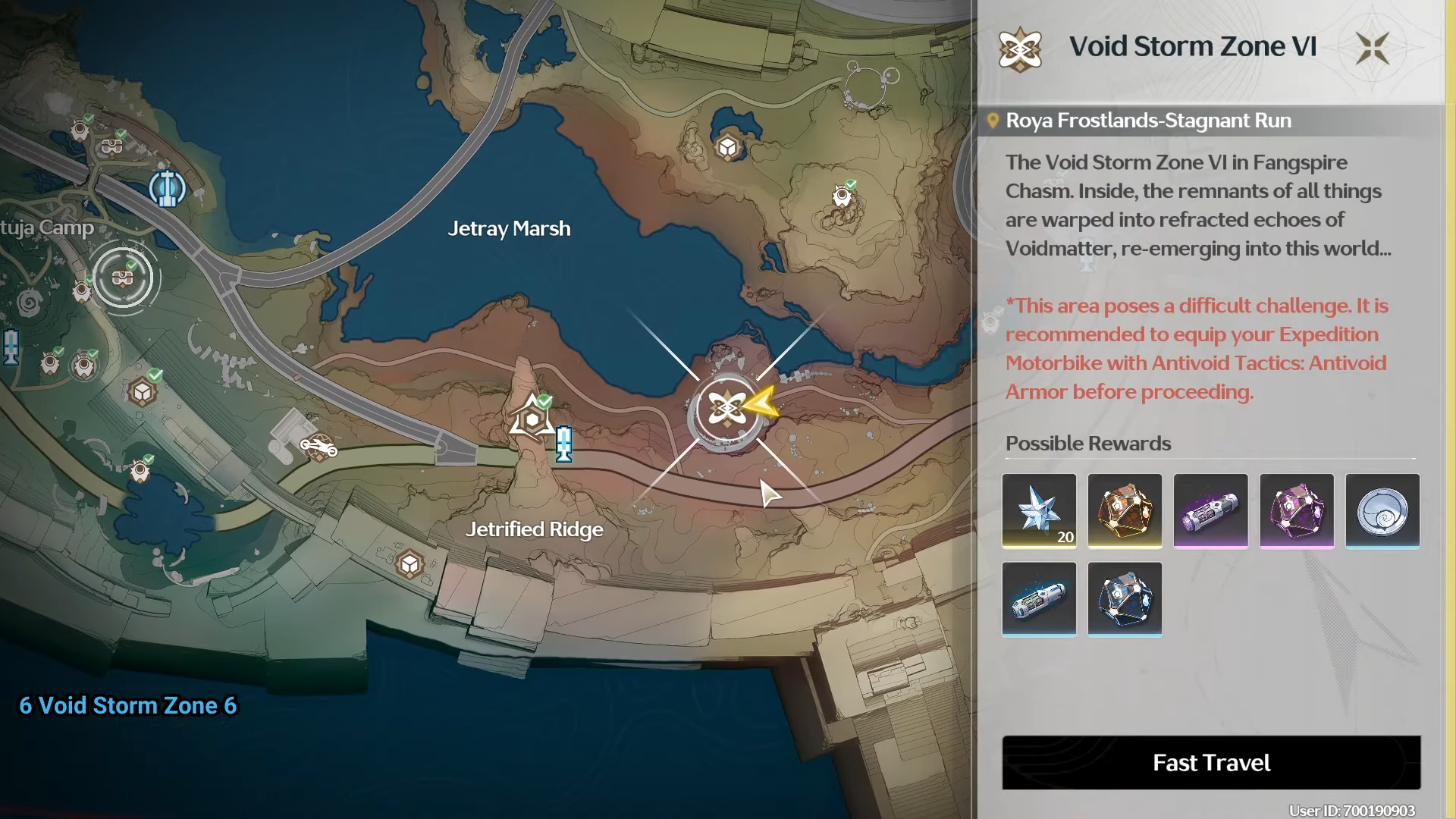Click the Fast Travel button
The image size is (1456, 819).
1211,762
